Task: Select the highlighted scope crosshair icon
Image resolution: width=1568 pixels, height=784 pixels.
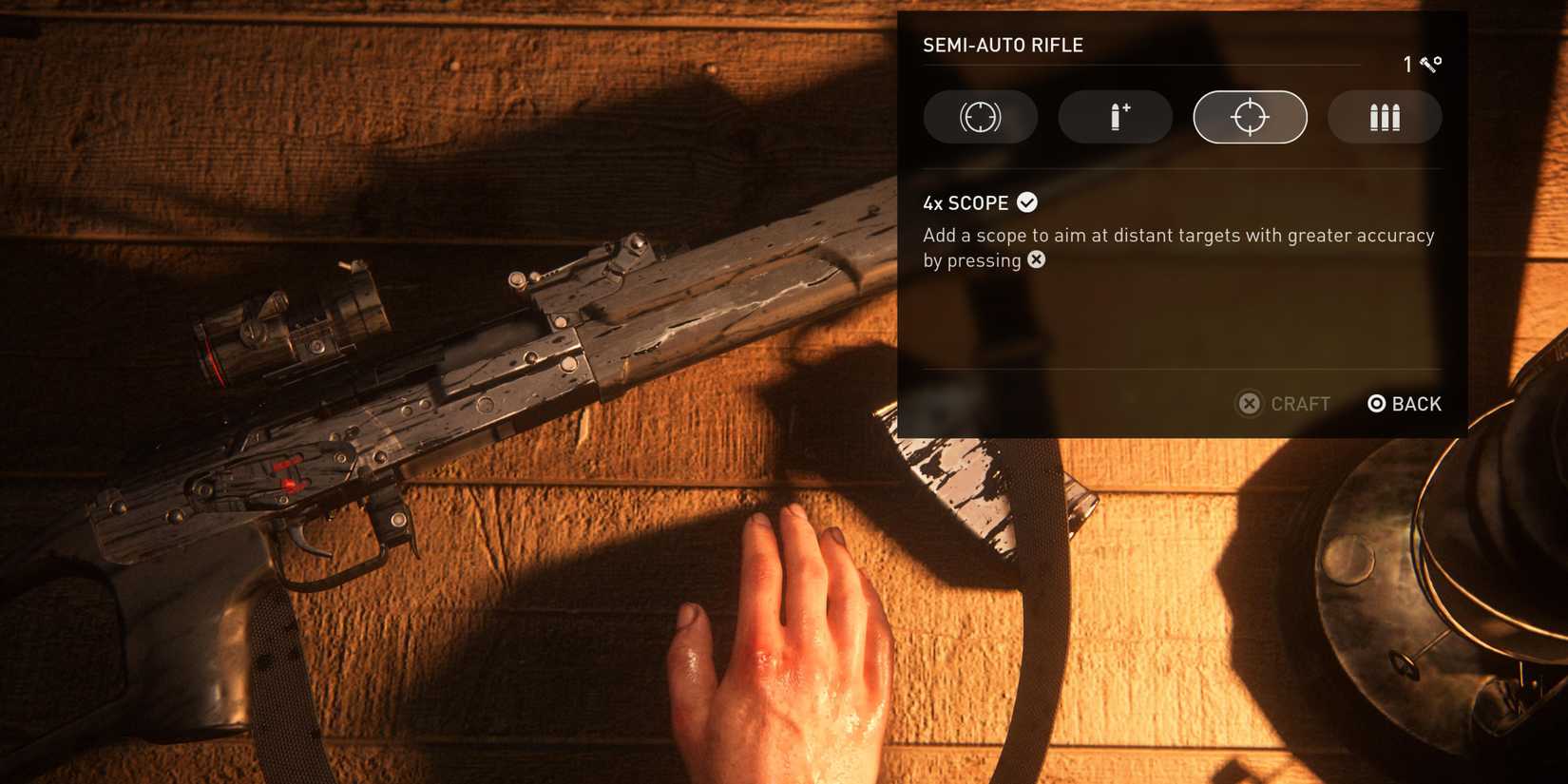Action: coord(1250,117)
